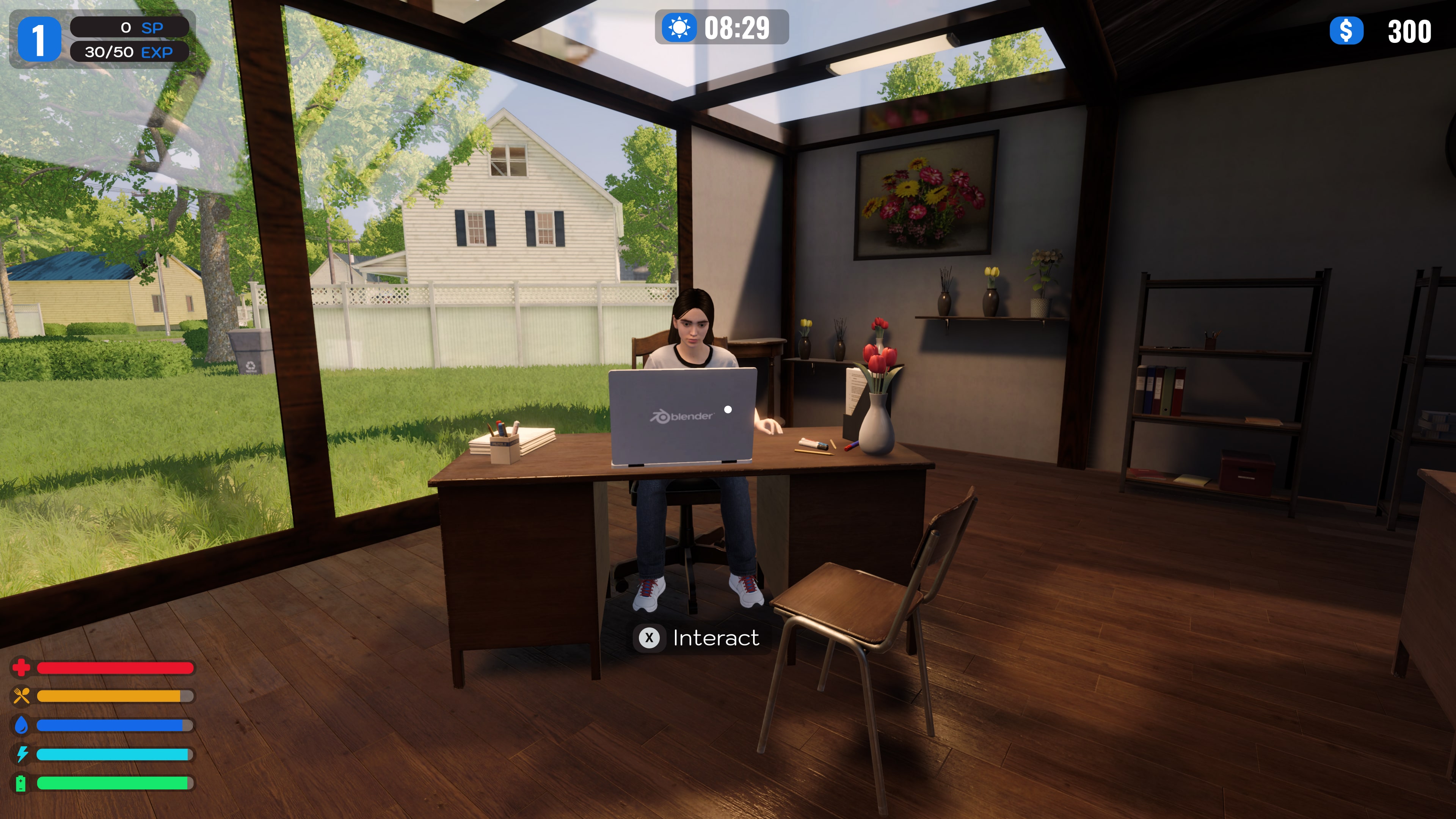Click the blue level 1 badge
The height and width of the screenshot is (819, 1456).
(x=40, y=39)
